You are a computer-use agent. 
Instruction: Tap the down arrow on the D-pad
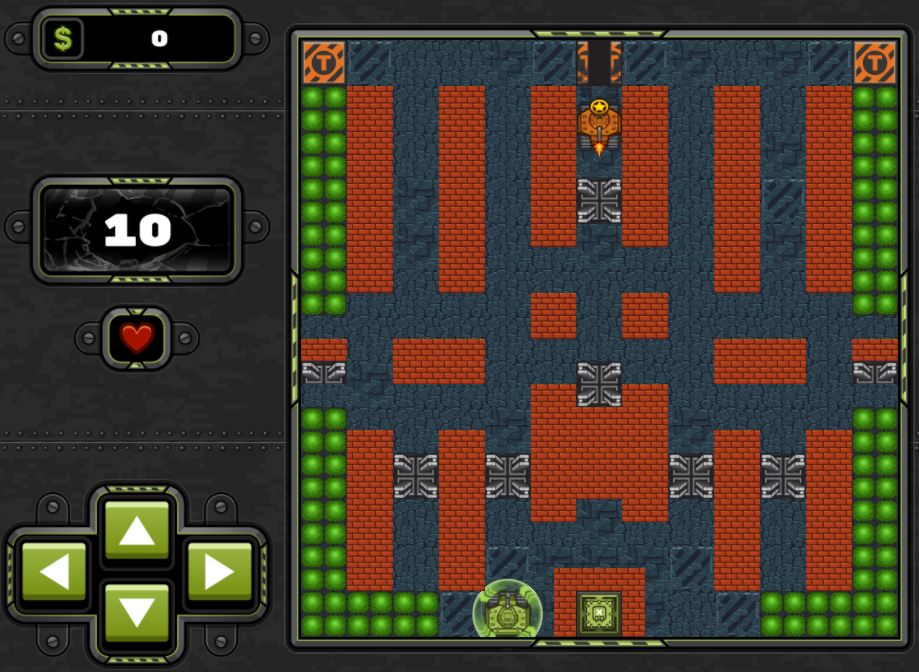137,612
